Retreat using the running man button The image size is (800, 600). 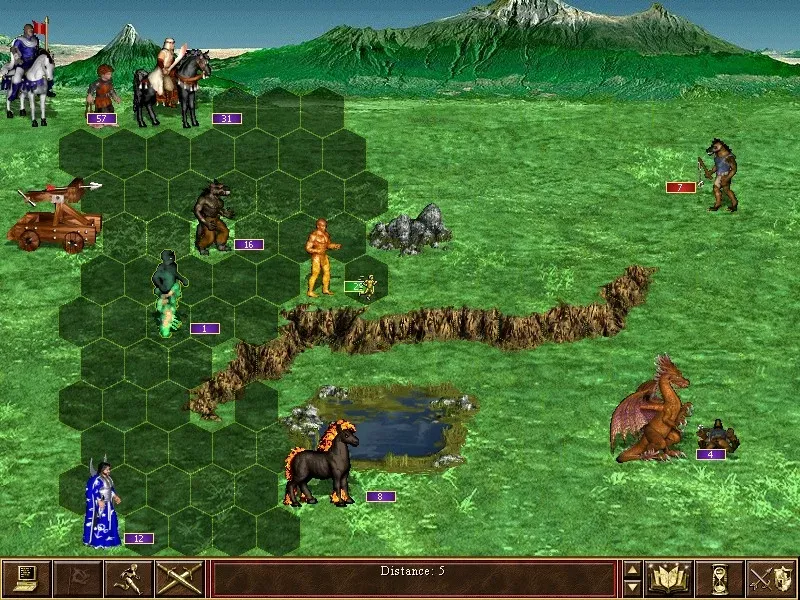[129, 578]
